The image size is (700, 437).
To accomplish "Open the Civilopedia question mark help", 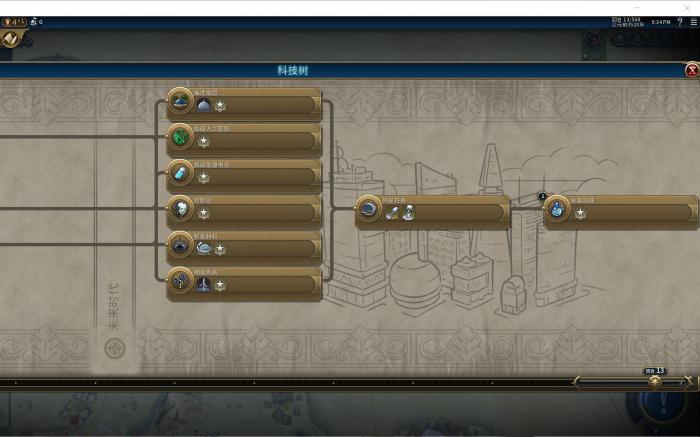I will pyautogui.click(x=680, y=21).
